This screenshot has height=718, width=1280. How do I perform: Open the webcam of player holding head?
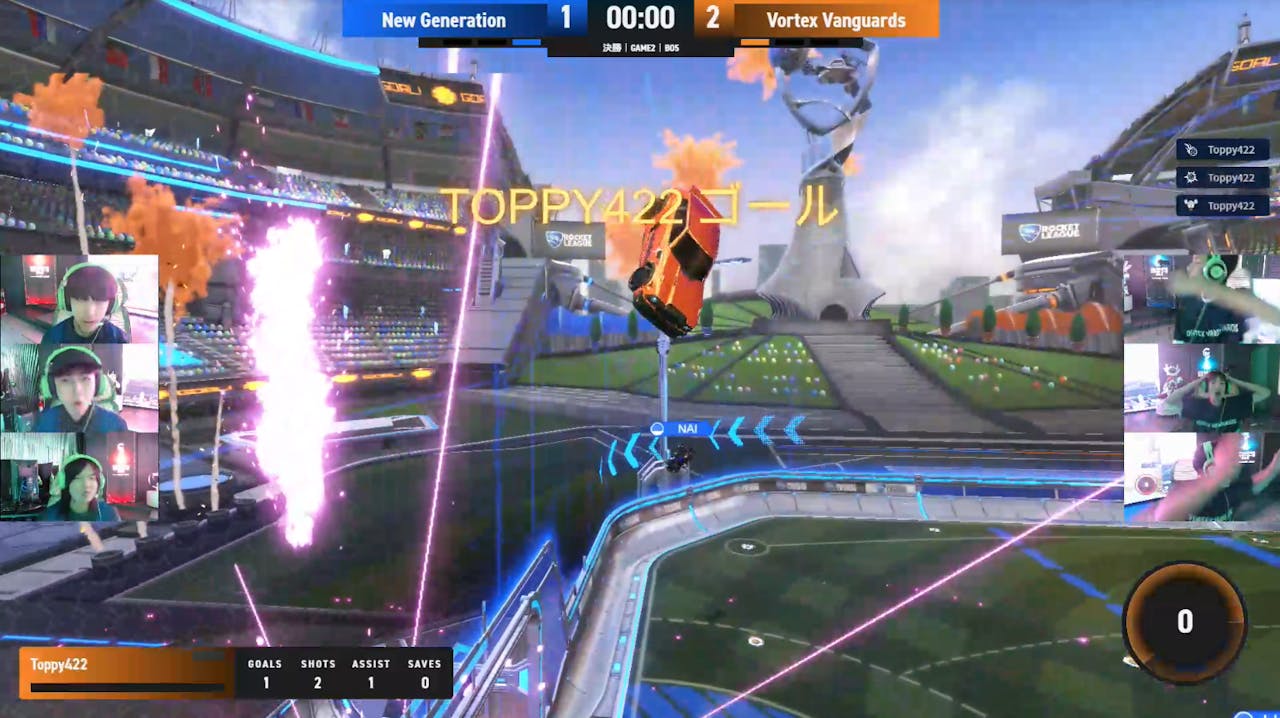(1201, 387)
